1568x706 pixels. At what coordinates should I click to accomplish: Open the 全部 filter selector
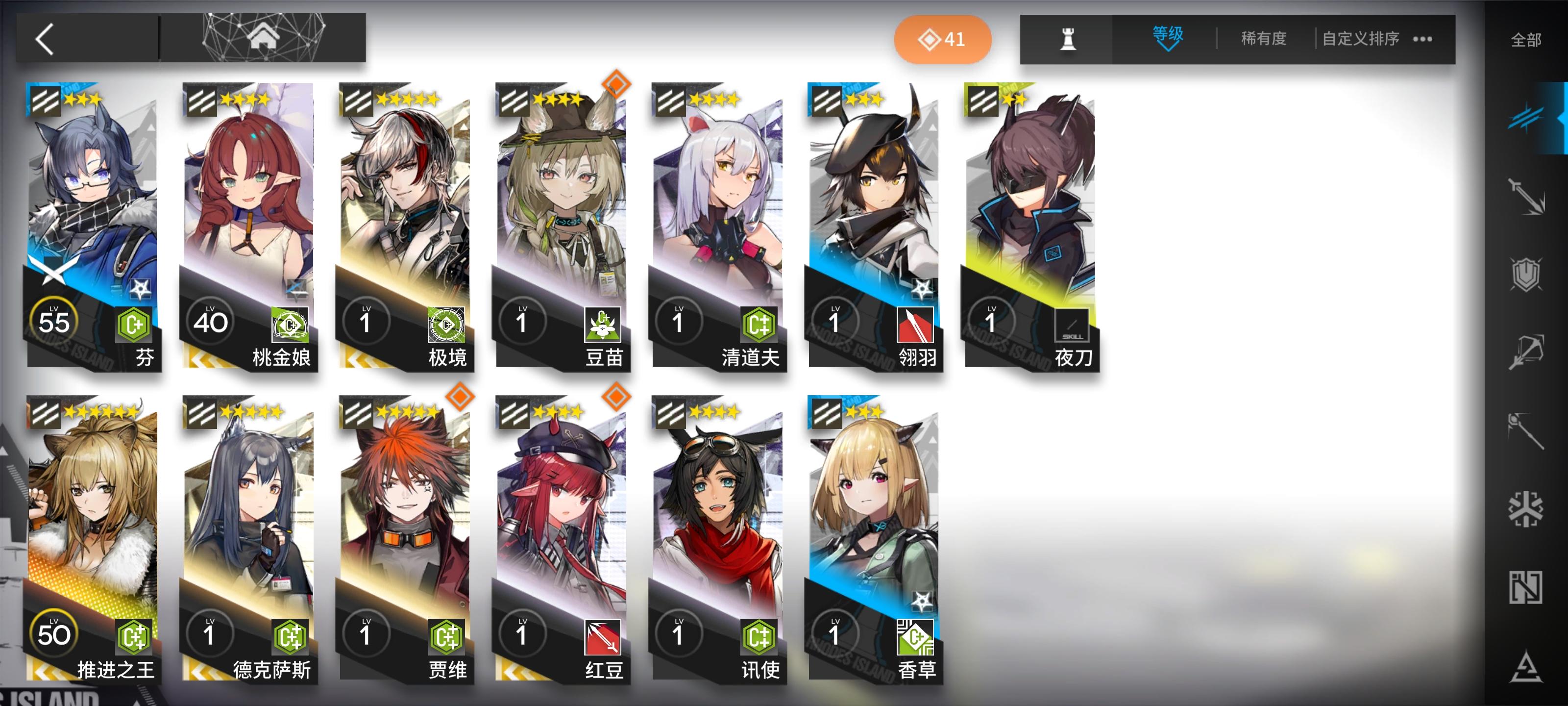click(x=1528, y=39)
